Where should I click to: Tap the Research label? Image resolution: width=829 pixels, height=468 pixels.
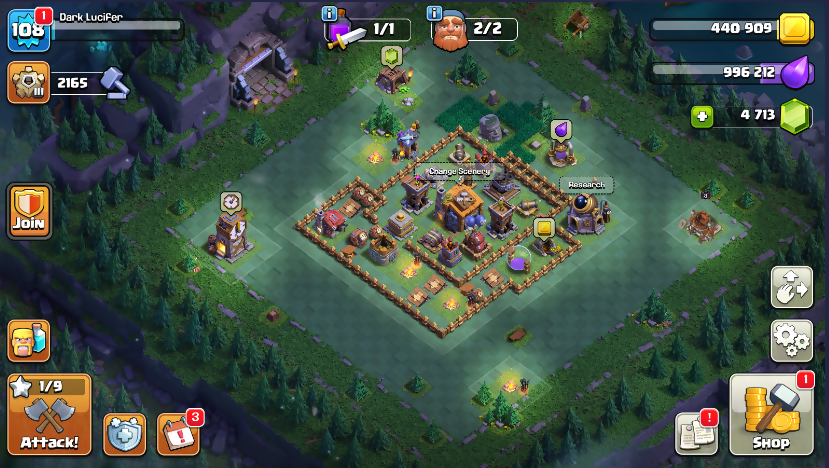[x=585, y=185]
